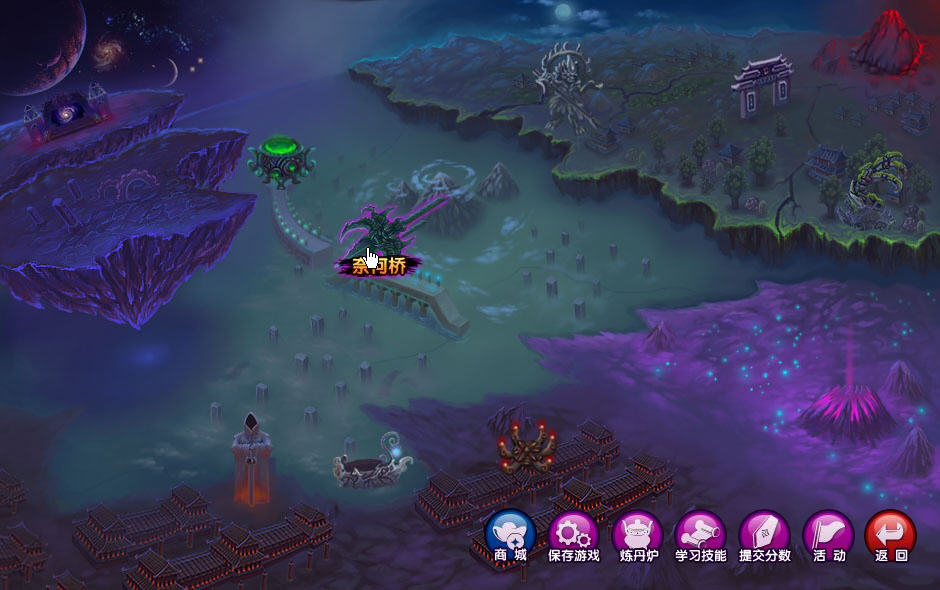Open the 炼丹炉 alchemy furnace
940x590 pixels.
(x=637, y=534)
